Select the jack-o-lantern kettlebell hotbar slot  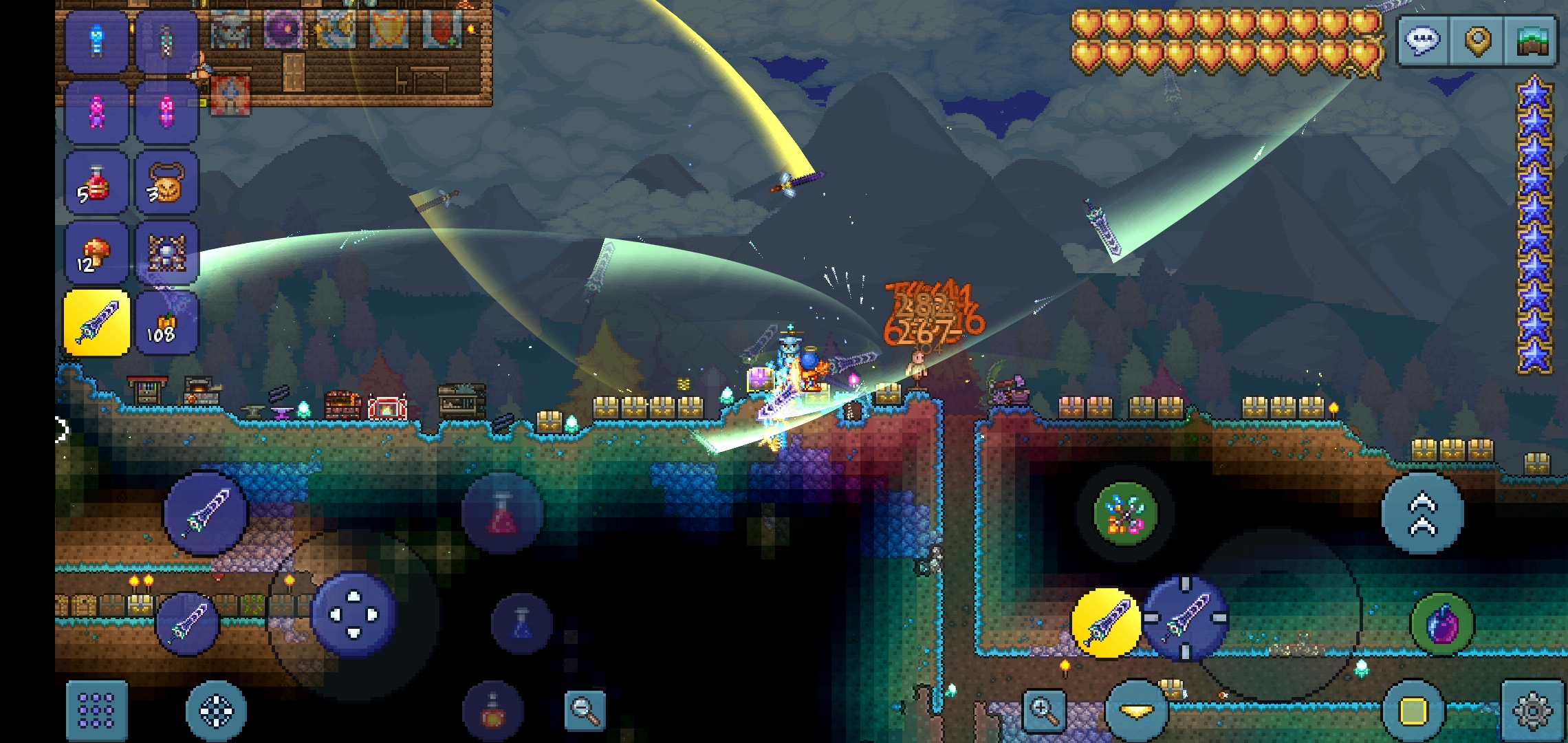pyautogui.click(x=167, y=183)
